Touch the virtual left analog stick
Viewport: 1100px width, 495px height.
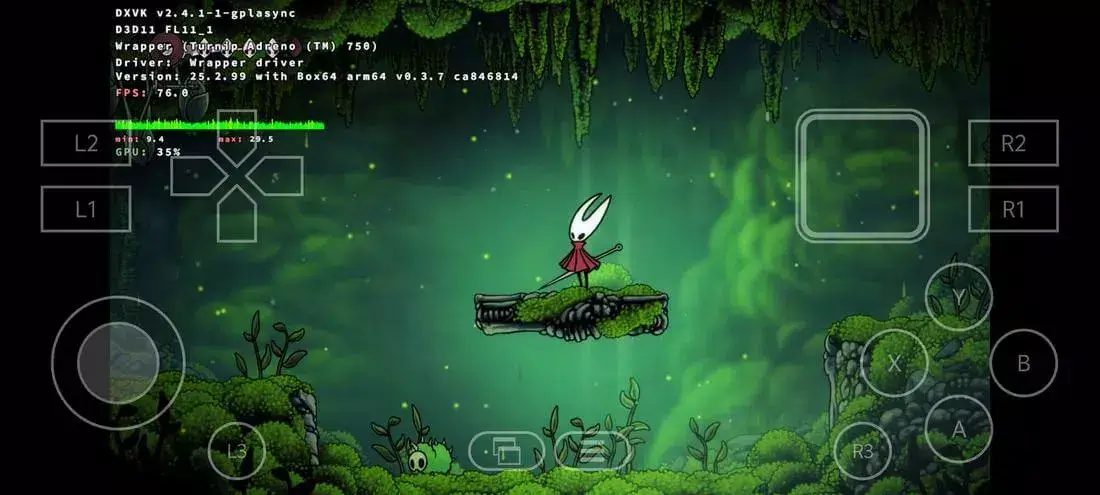[118, 362]
